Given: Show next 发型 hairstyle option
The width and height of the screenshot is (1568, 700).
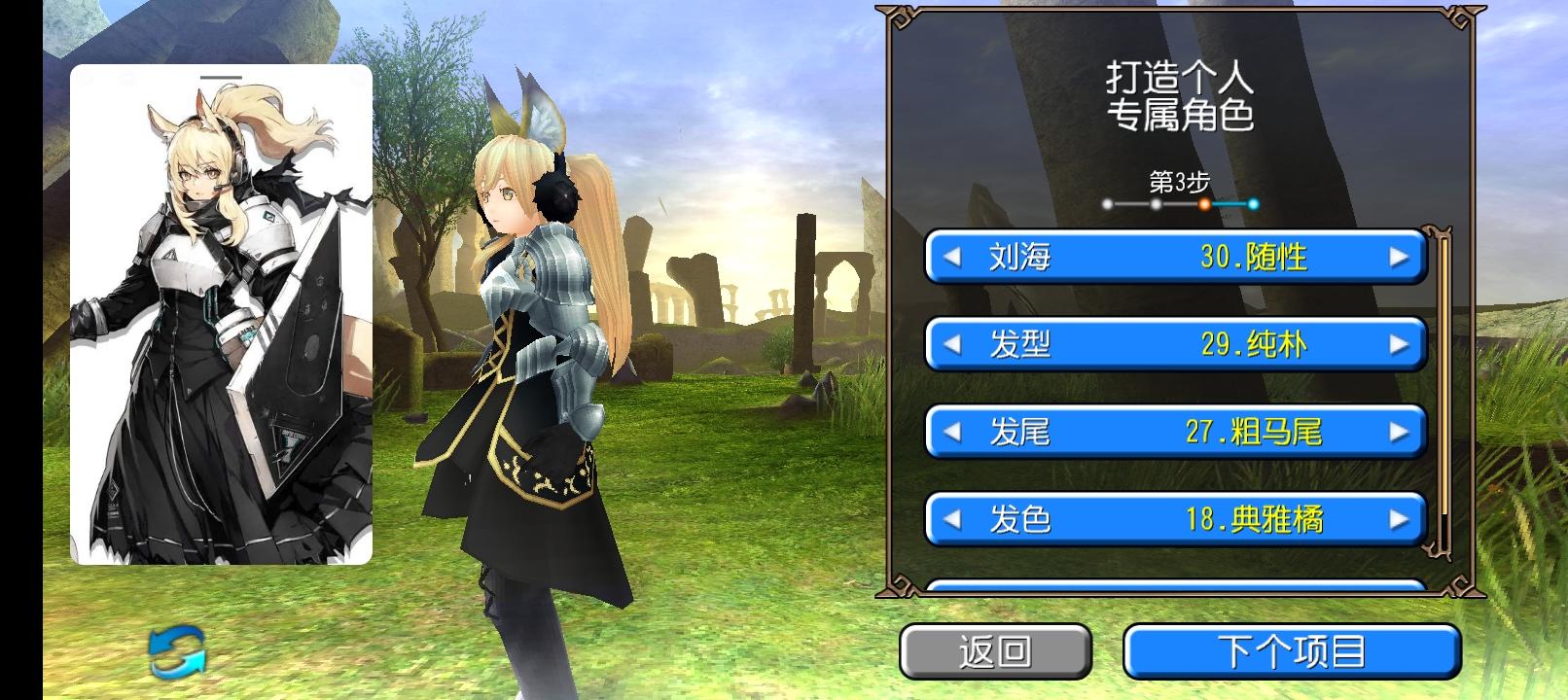Looking at the screenshot, I should tap(1398, 345).
